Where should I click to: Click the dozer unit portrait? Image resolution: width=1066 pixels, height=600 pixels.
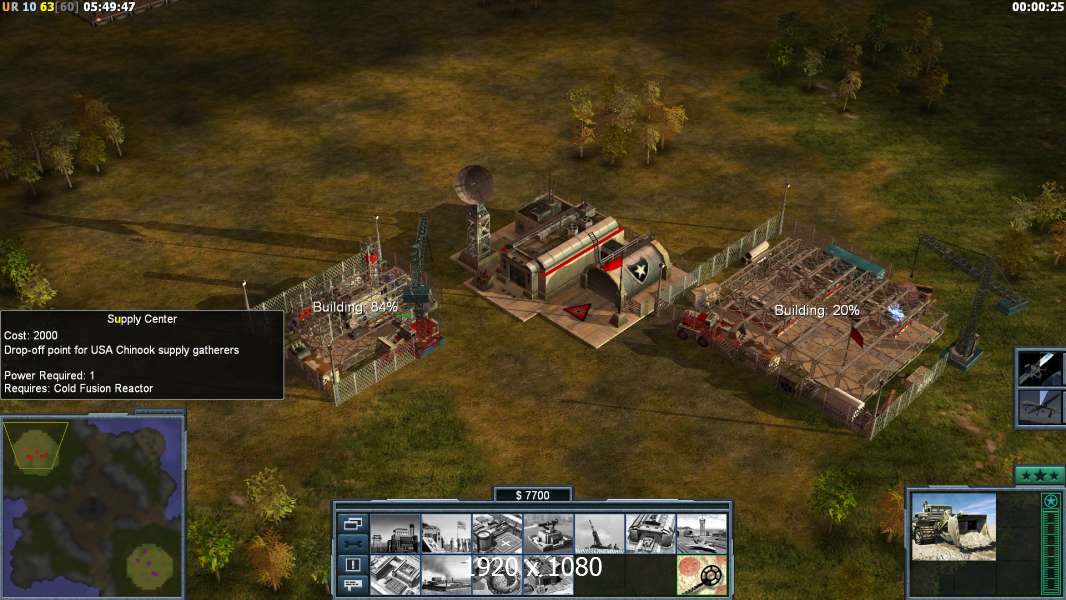tap(953, 526)
